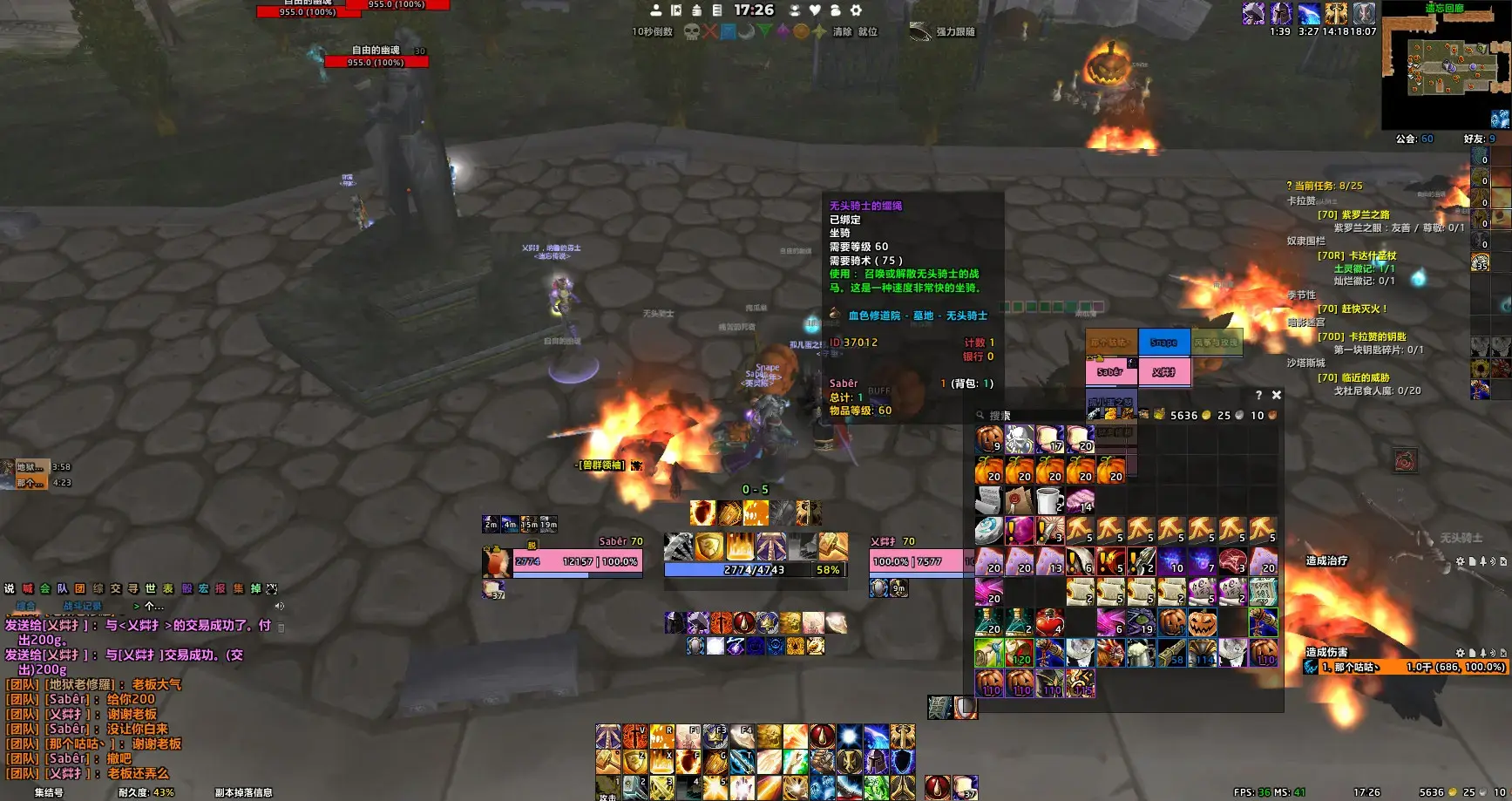
Task: Open the heart icon in the top bar
Action: click(815, 10)
